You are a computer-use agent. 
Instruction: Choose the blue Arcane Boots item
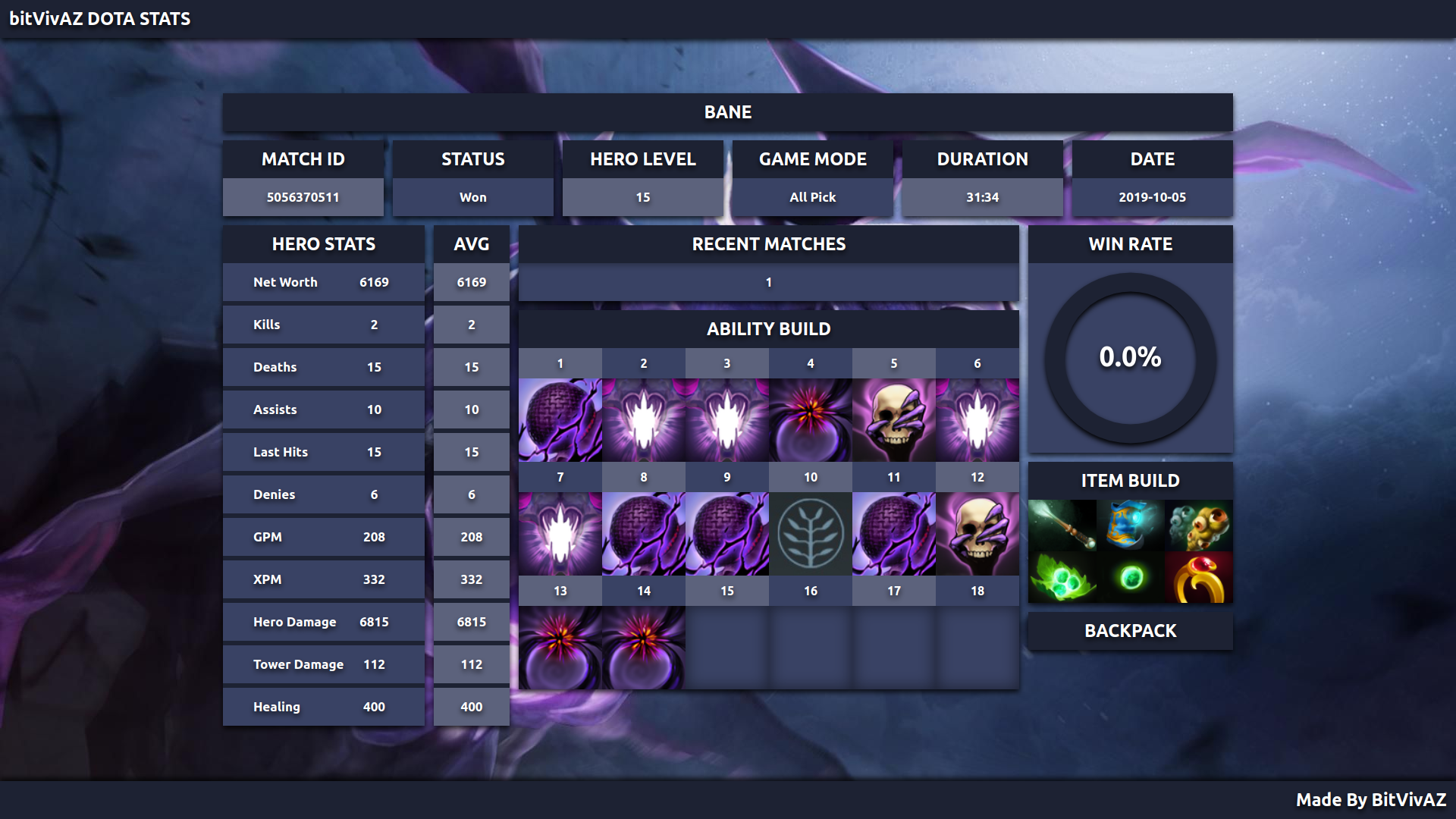click(1130, 526)
